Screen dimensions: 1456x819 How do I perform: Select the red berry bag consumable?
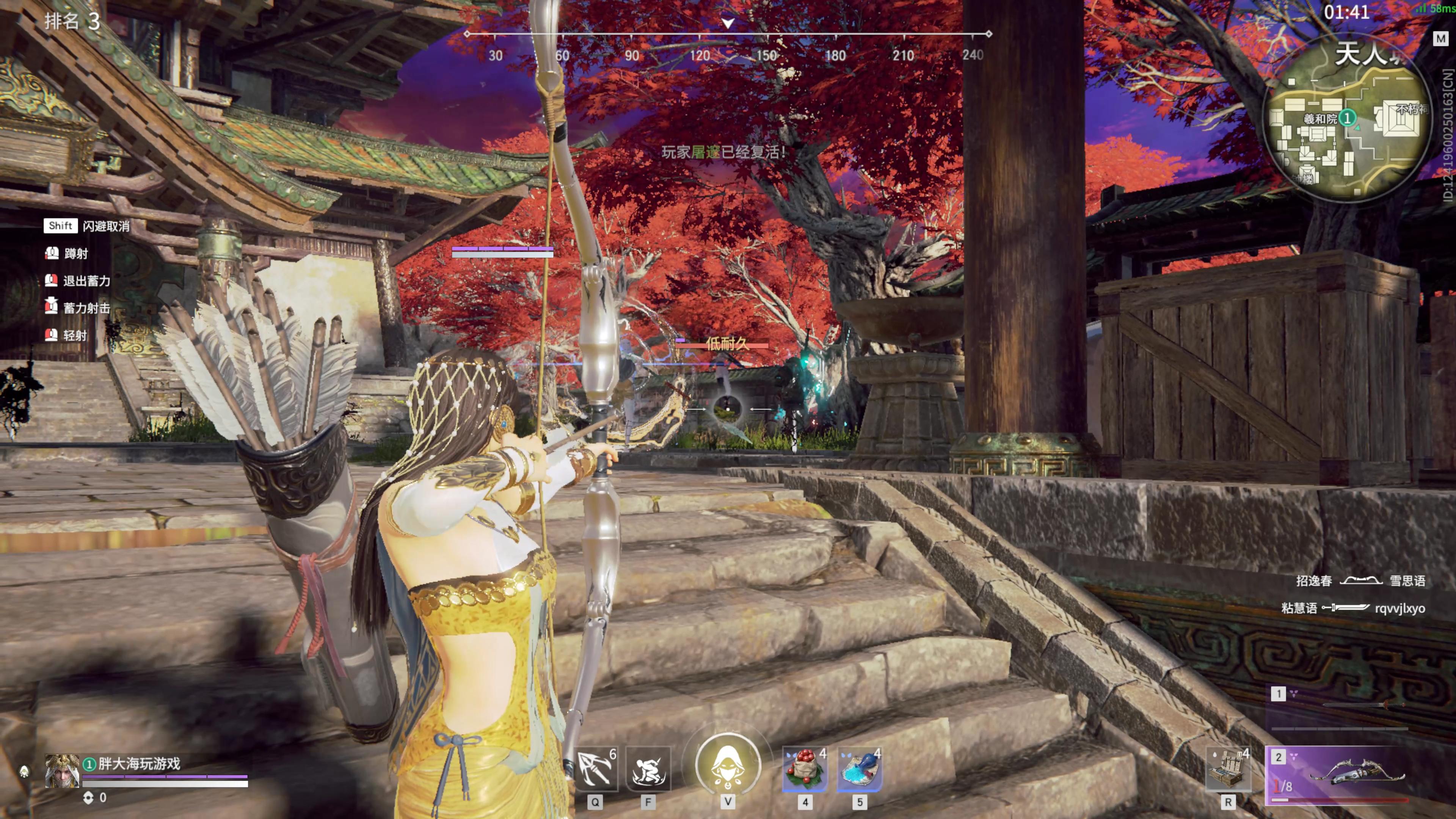(804, 769)
